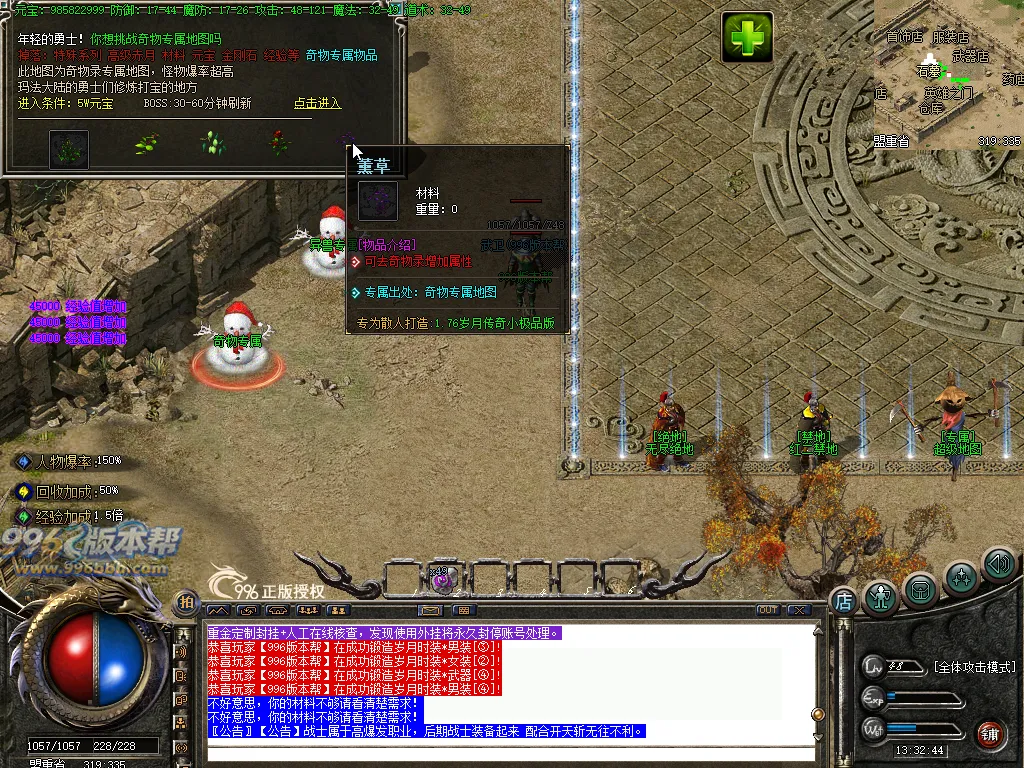The image size is (1024, 768).
Task: Click the 点击进入 link to enter the map
Action: 317,103
